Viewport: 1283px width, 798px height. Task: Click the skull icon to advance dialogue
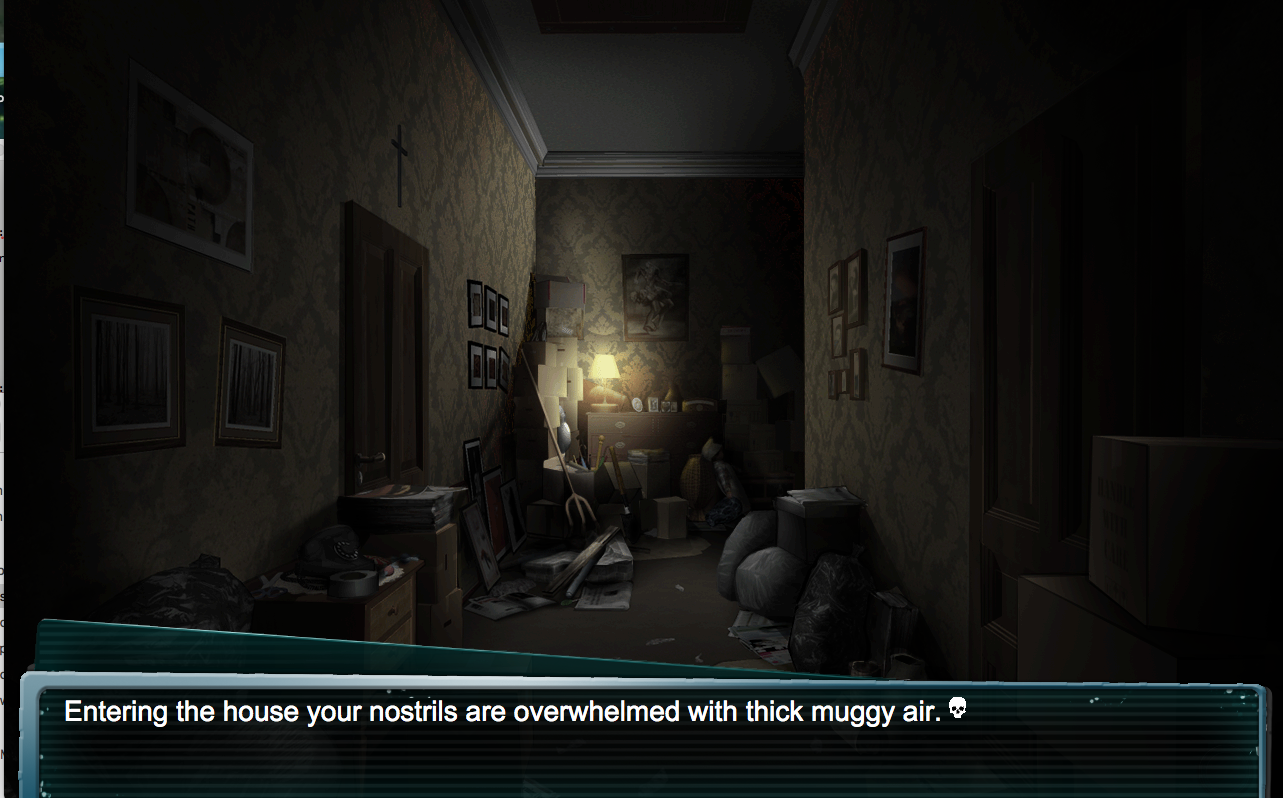pos(956,710)
